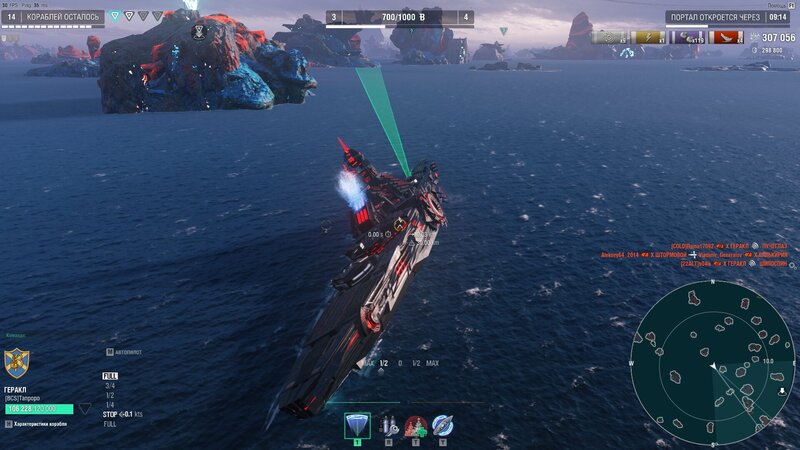The height and width of the screenshot is (450, 800).
Task: Click the yellow-blue ship emblem shield
Action: 16,361
